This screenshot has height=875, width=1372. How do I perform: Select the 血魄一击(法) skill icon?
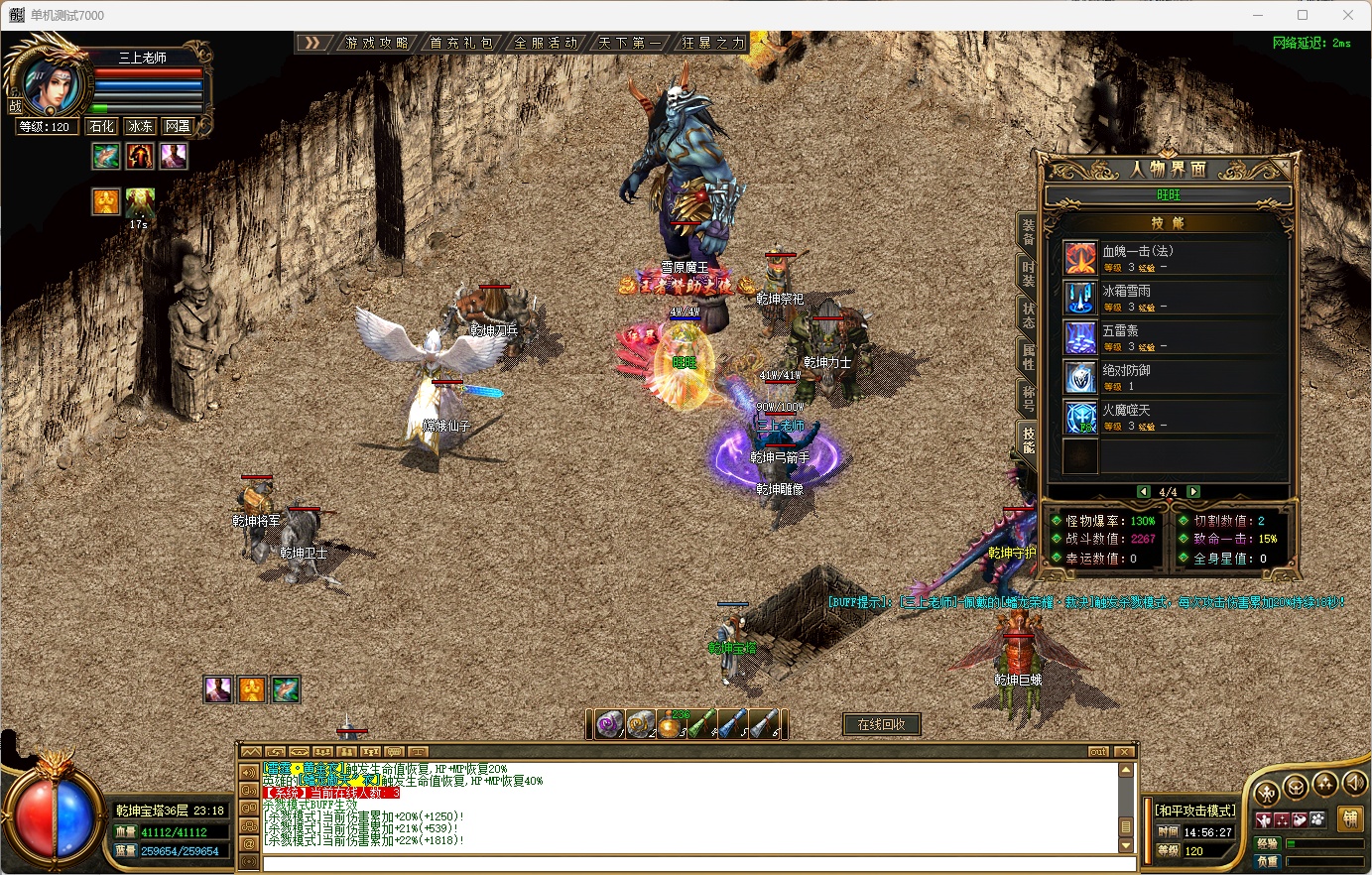coord(1080,258)
